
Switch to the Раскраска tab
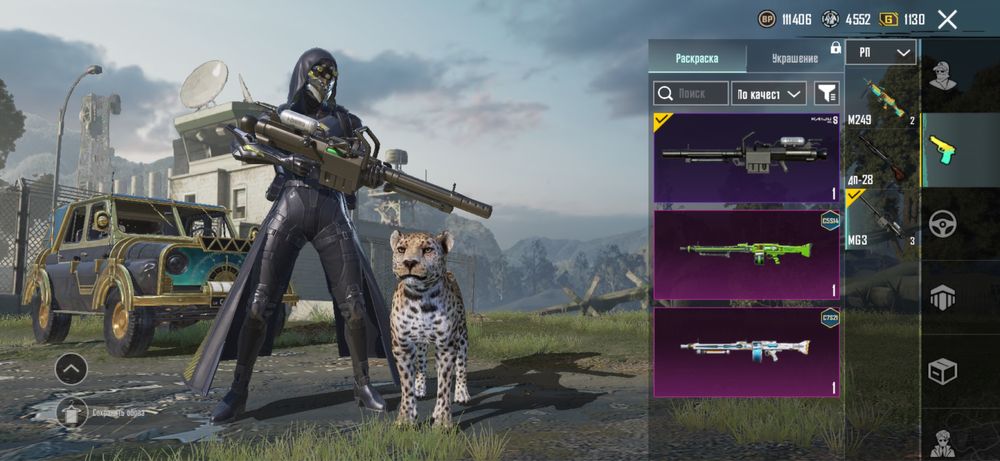click(696, 58)
